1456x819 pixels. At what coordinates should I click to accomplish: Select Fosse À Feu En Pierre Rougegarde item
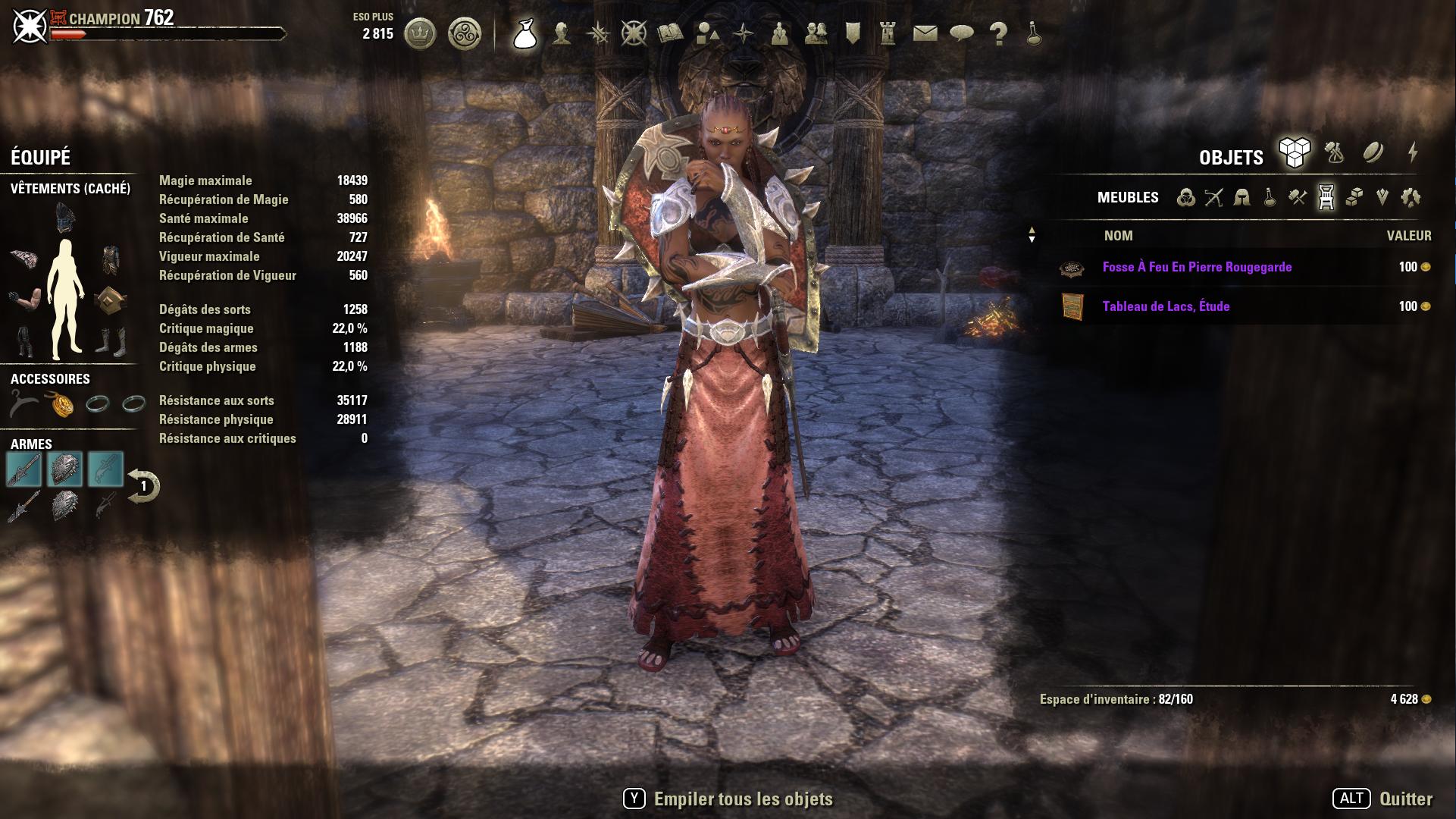tap(1197, 267)
